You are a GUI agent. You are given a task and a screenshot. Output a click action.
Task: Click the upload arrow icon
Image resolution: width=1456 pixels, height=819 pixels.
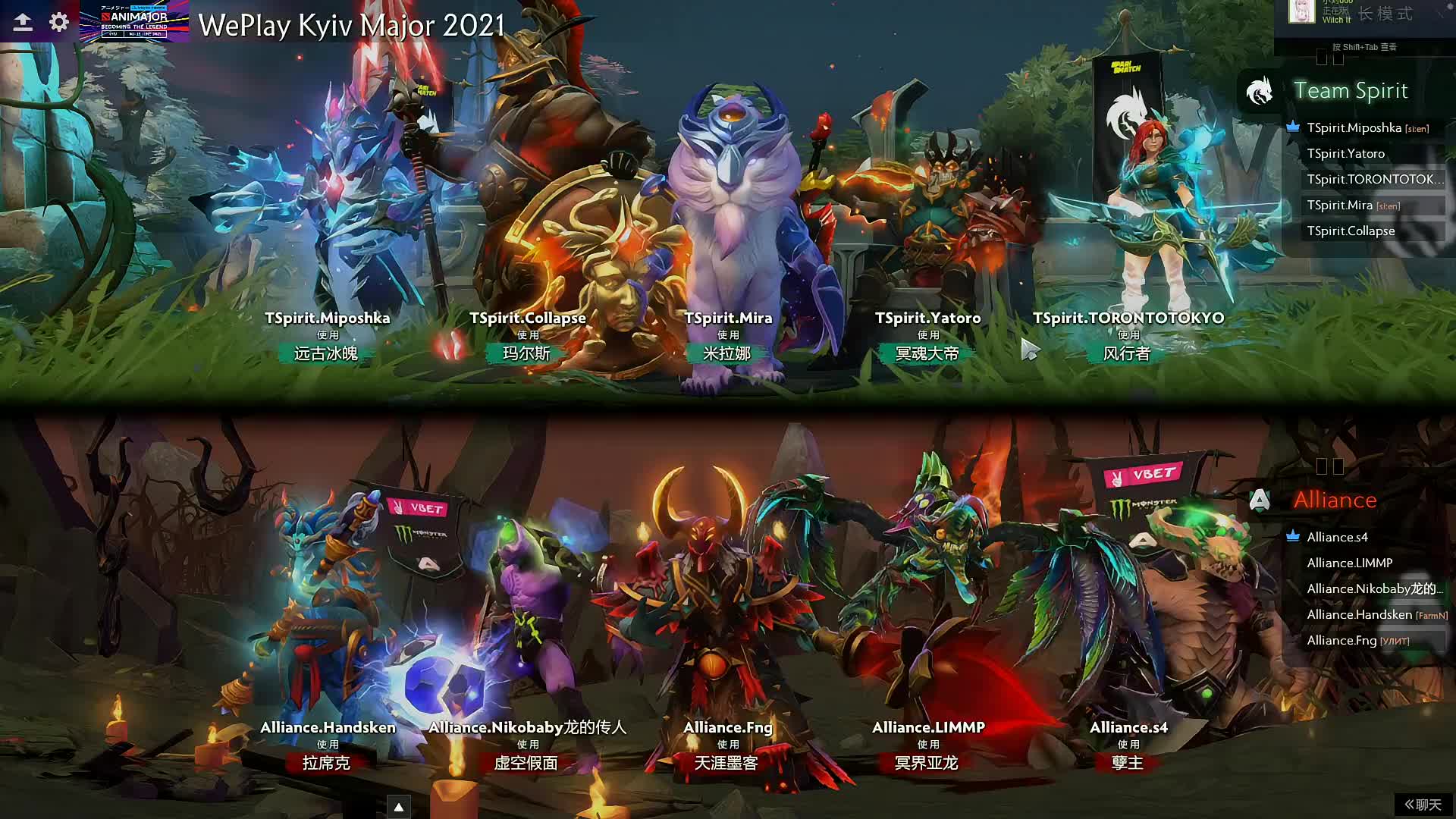pos(23,22)
